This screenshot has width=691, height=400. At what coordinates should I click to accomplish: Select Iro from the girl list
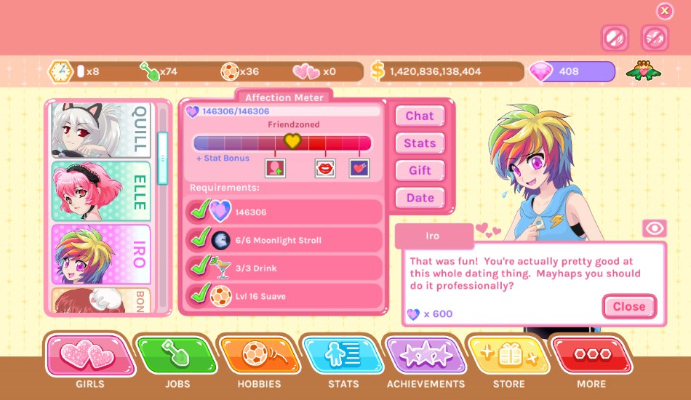click(x=102, y=253)
